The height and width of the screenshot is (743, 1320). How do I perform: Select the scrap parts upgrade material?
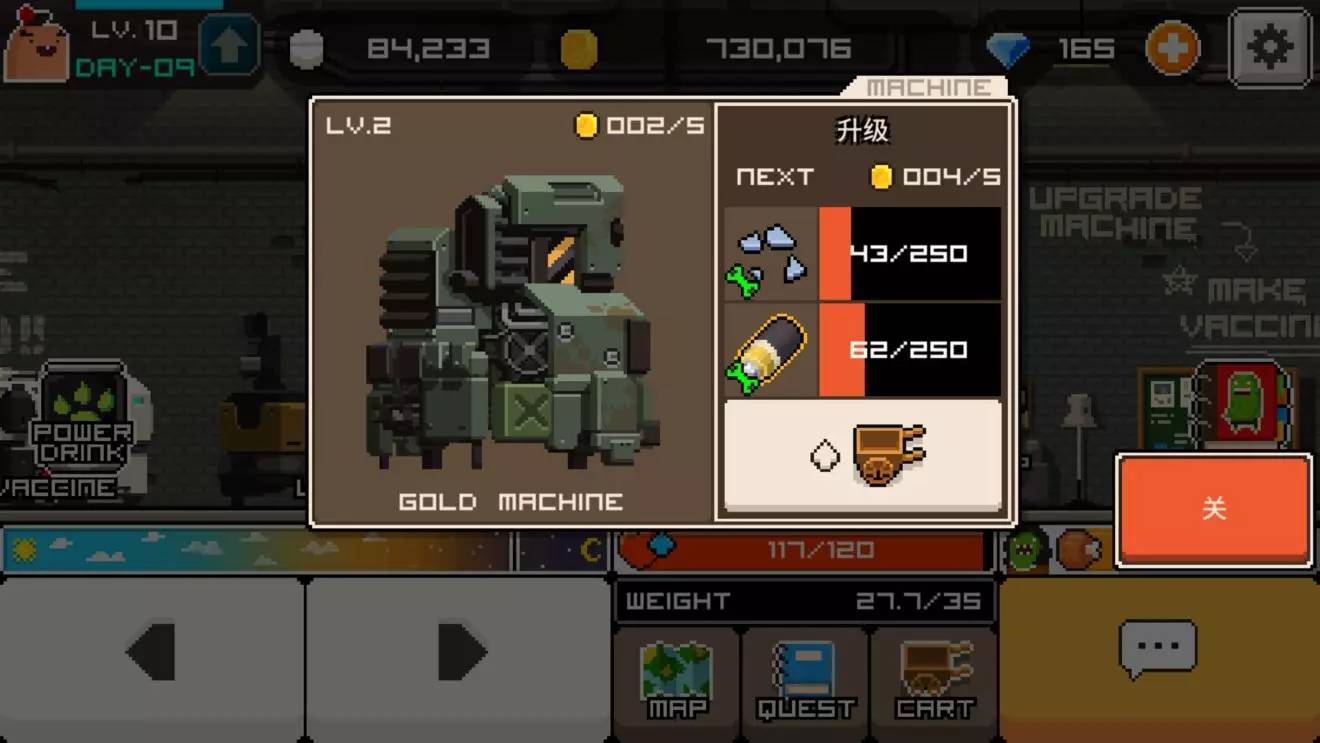(771, 254)
